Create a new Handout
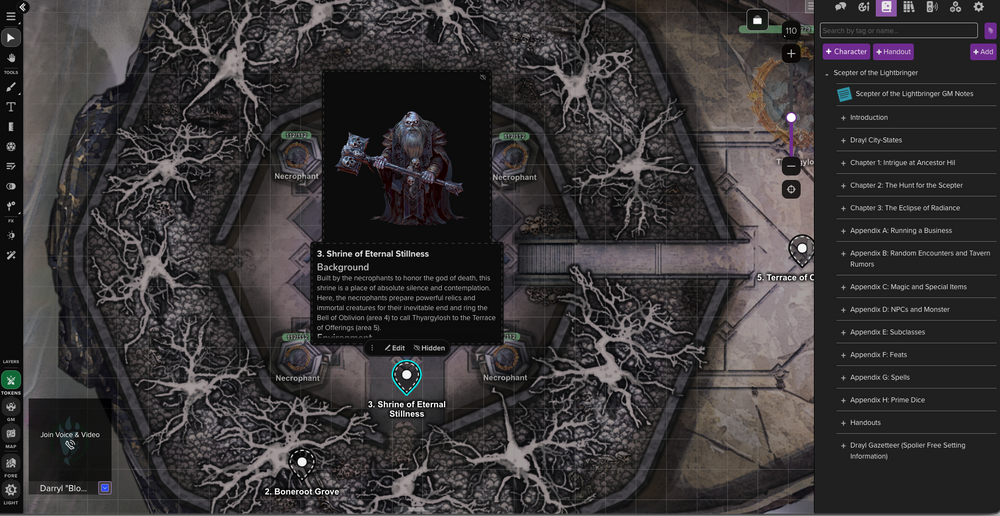The image size is (1000, 516). (x=893, y=52)
